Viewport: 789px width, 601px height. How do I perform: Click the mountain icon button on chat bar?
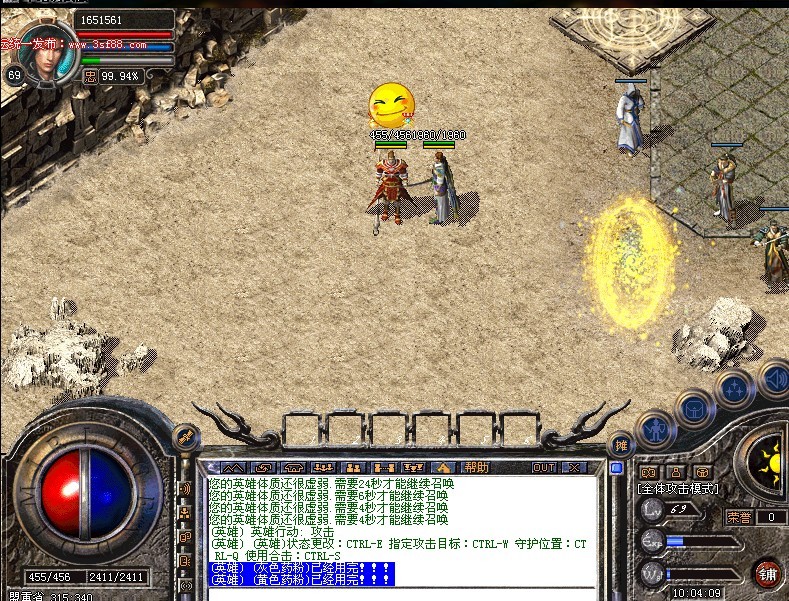(x=233, y=467)
